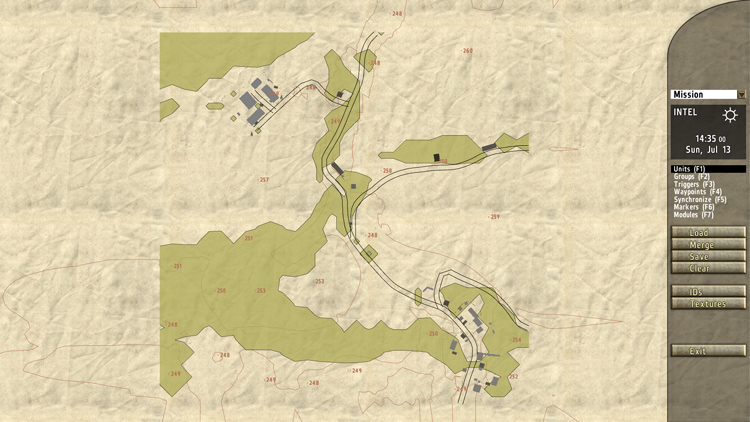This screenshot has height=422, width=750.
Task: Merge another mission
Action: click(x=708, y=245)
